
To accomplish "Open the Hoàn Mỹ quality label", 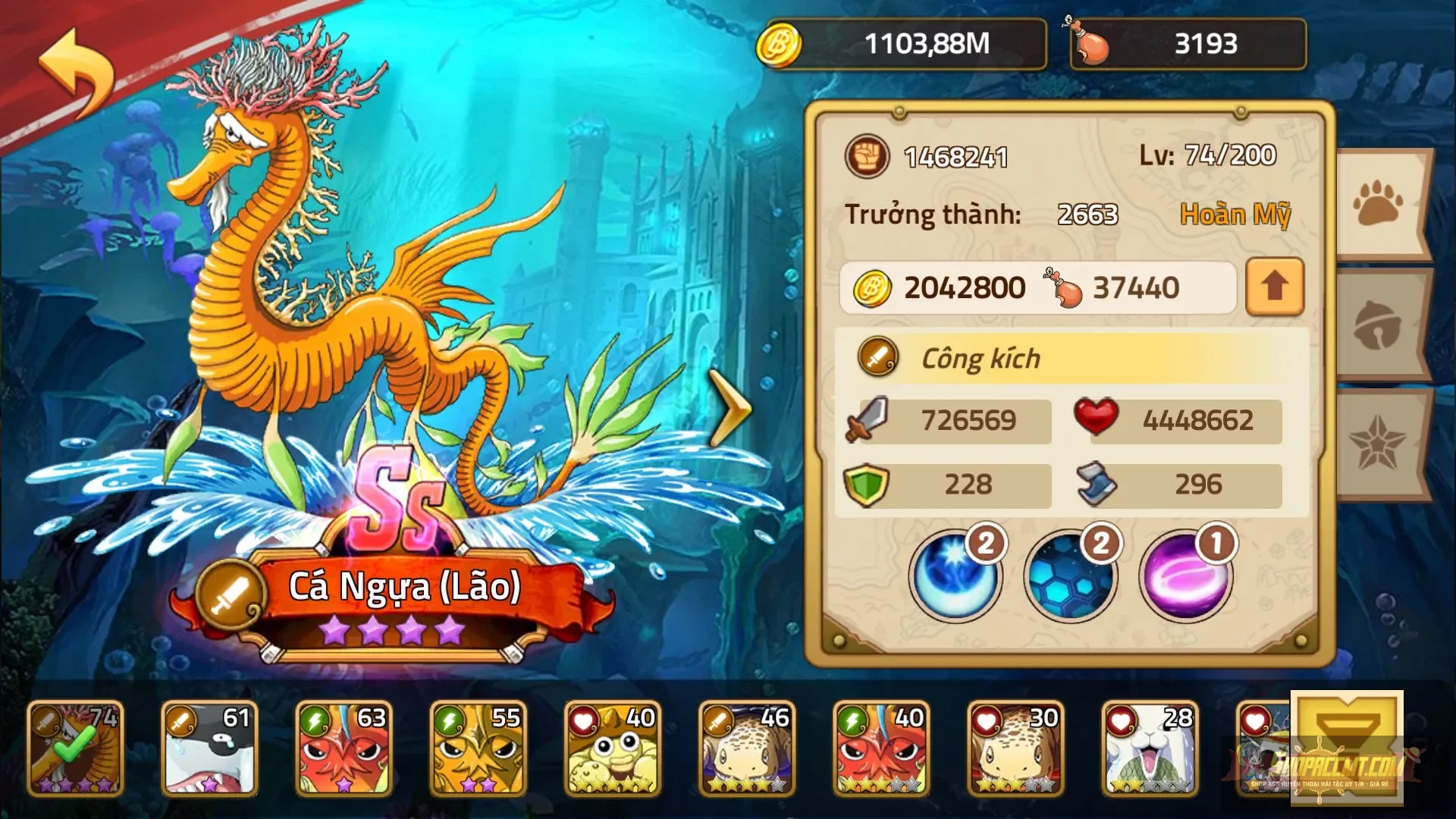I will pos(1236,215).
